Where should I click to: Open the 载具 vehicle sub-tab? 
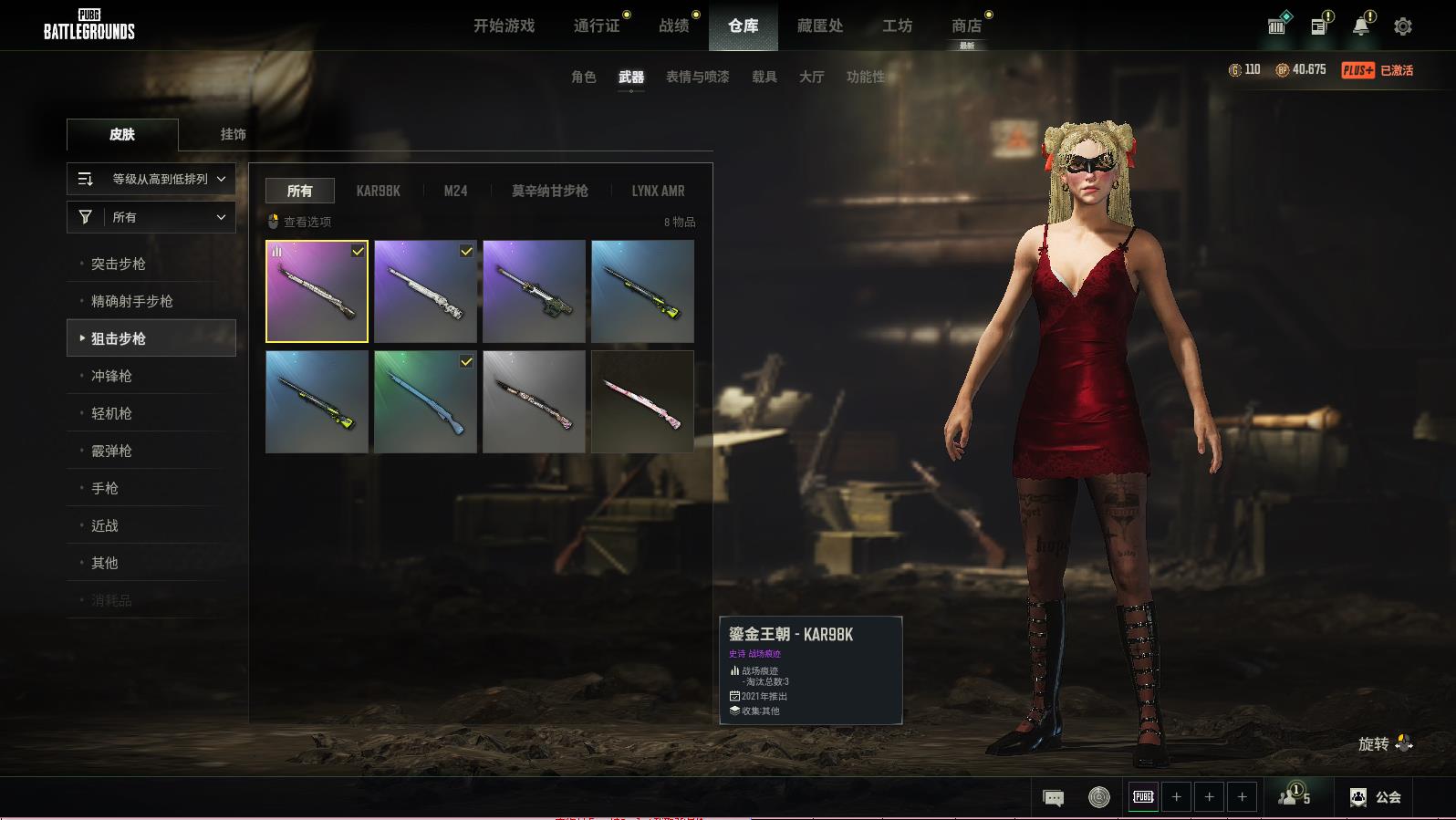point(764,77)
